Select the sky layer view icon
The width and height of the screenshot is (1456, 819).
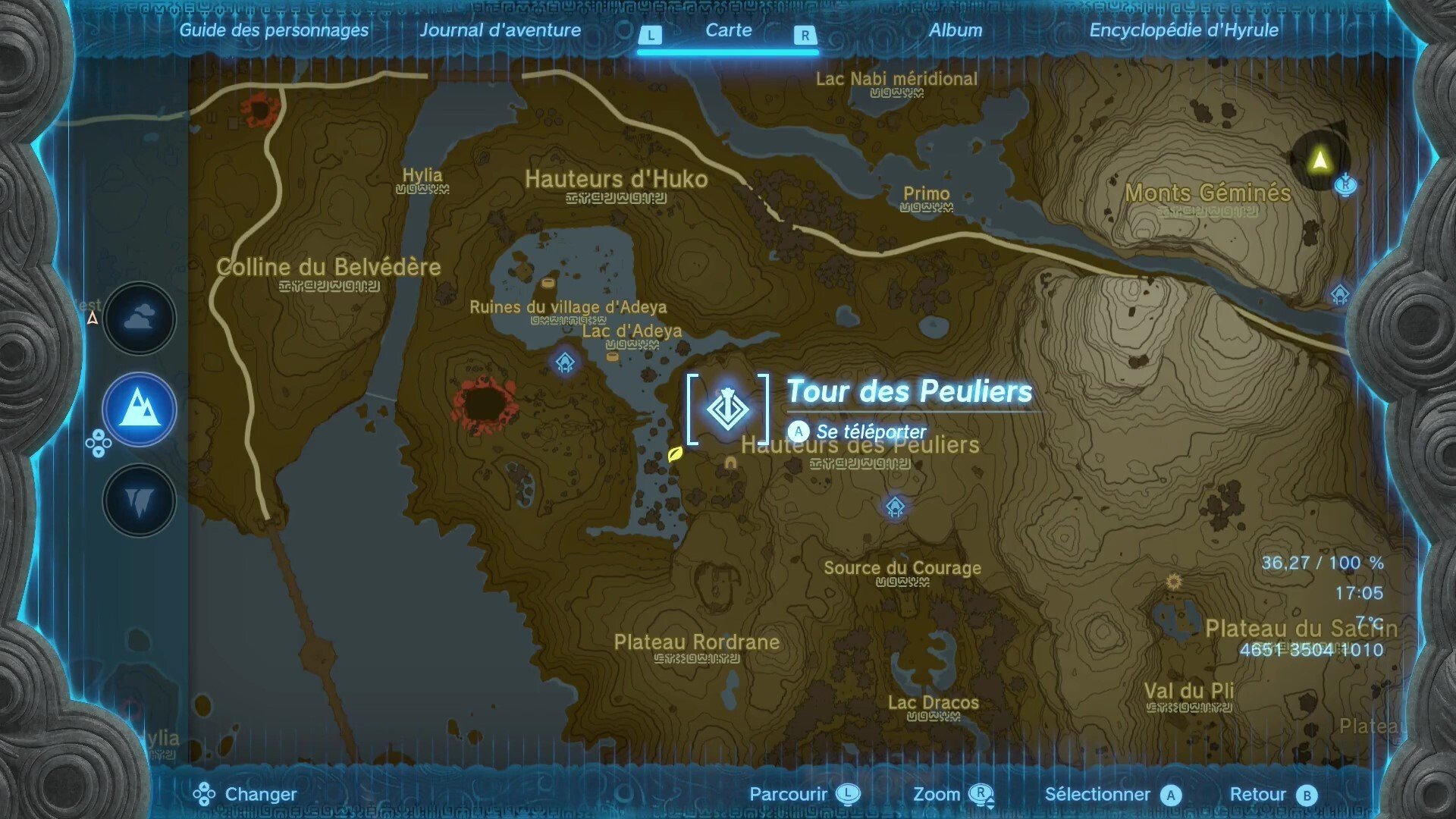point(139,318)
